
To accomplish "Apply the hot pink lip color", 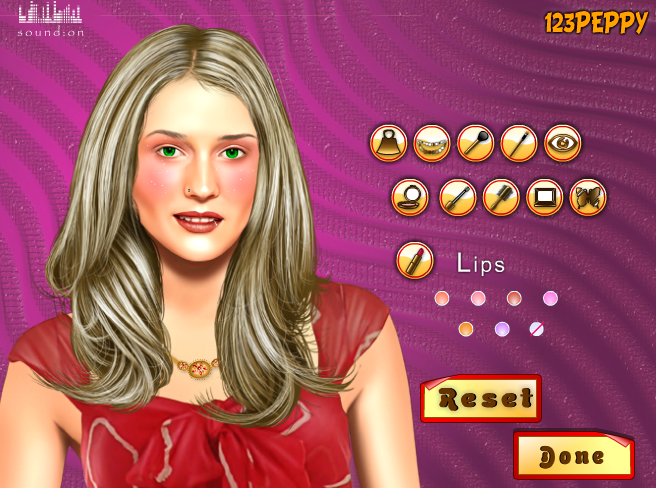I will [550, 298].
